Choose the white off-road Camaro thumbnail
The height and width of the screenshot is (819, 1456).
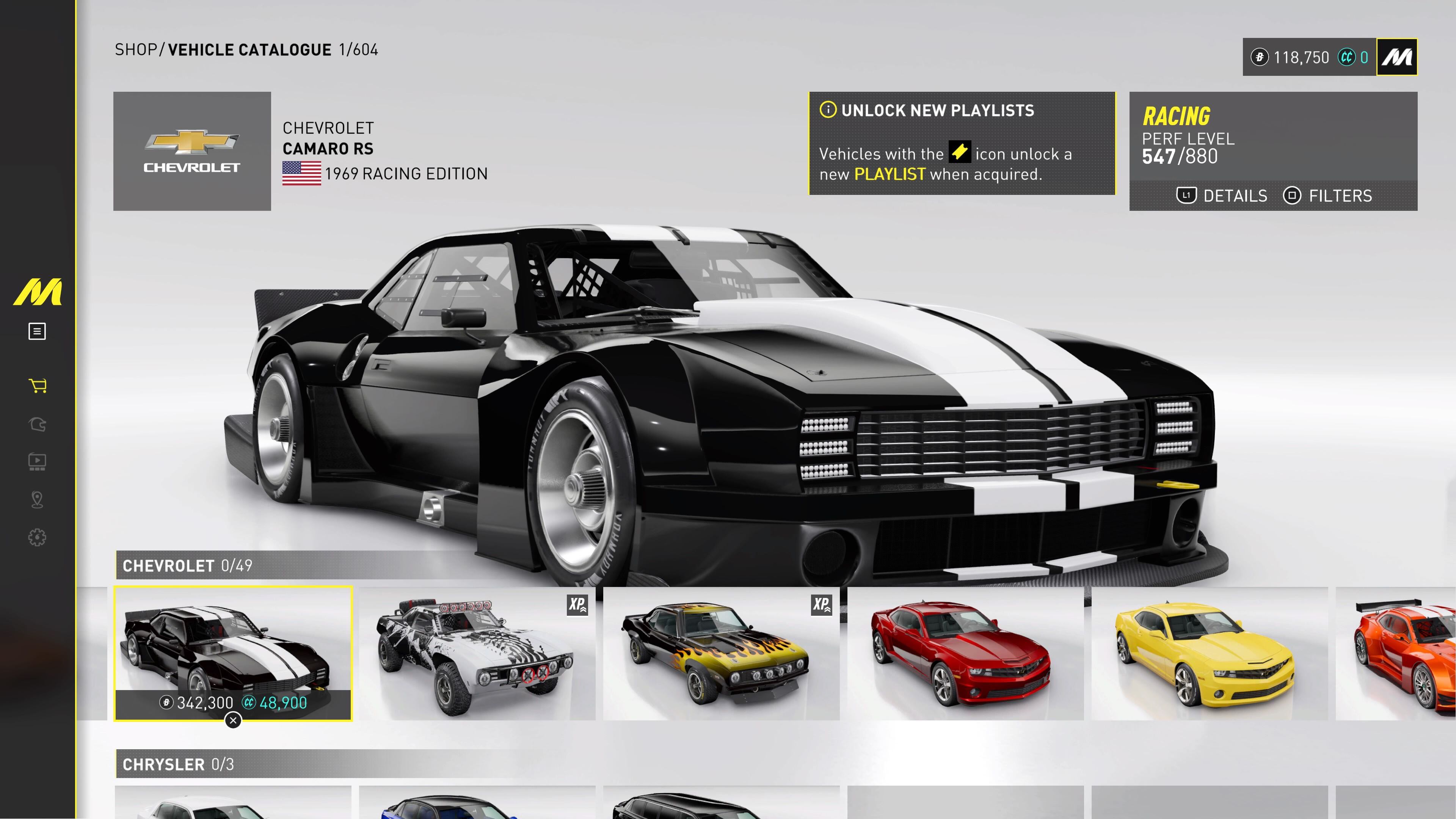477,653
